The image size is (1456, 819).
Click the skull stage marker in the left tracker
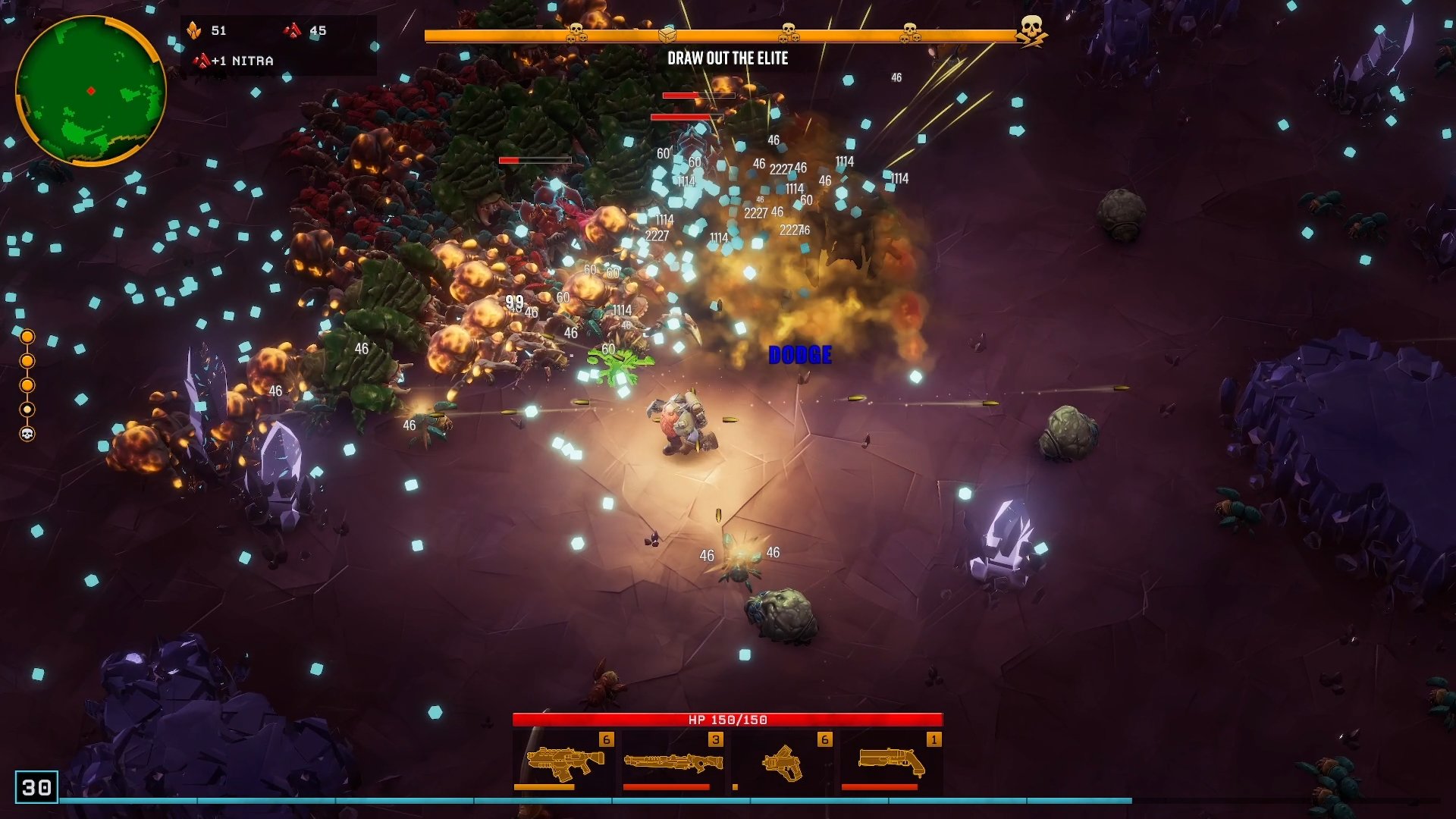click(x=27, y=434)
